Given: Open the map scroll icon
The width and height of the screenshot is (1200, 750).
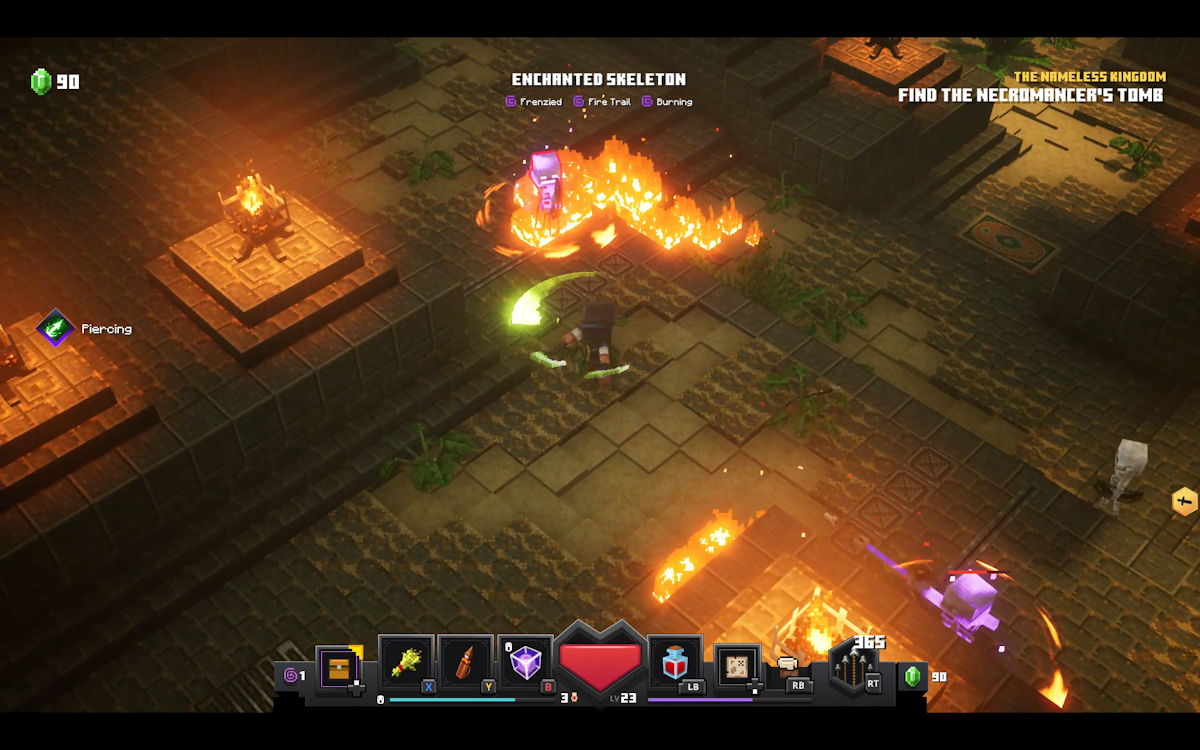Looking at the screenshot, I should (738, 667).
